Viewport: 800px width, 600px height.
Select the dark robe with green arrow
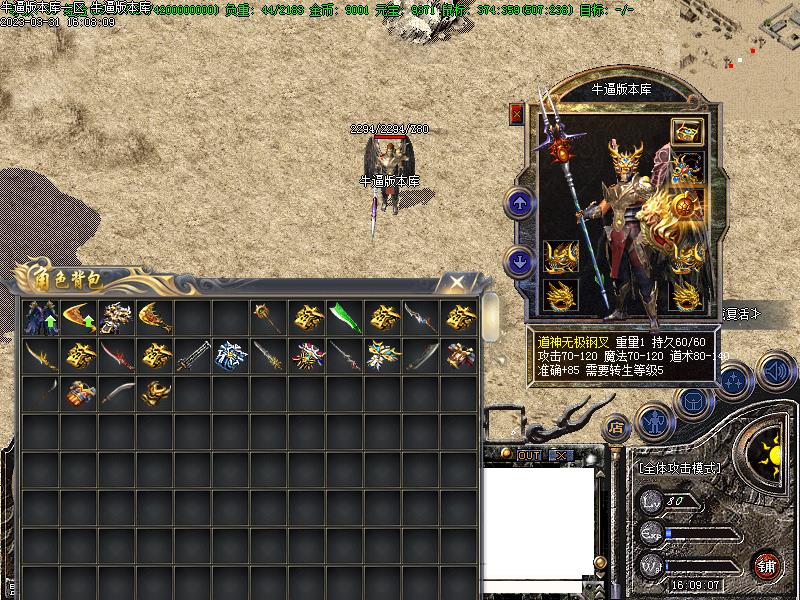click(41, 318)
